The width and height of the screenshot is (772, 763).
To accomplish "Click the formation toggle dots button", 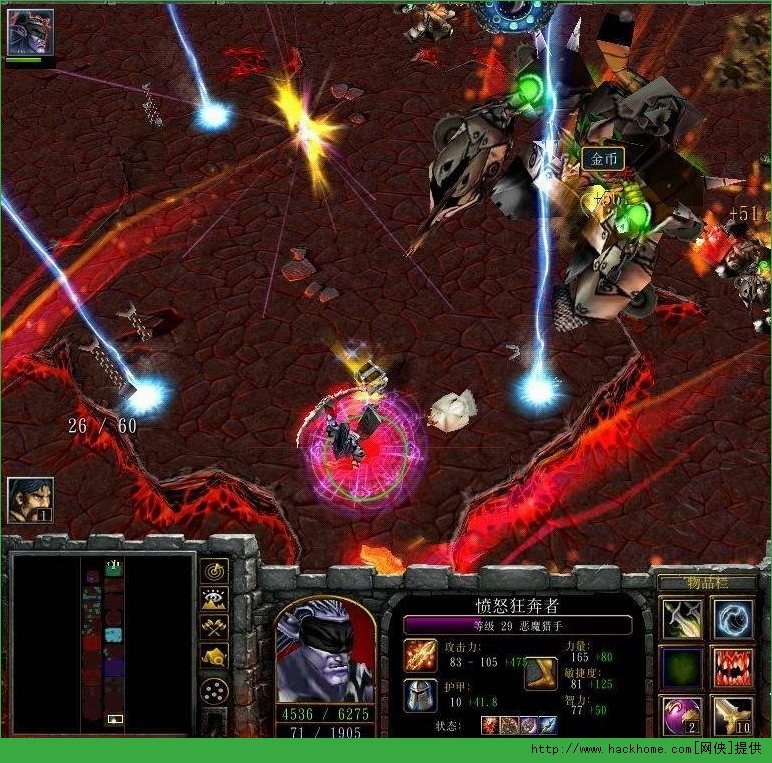I will point(214,689).
